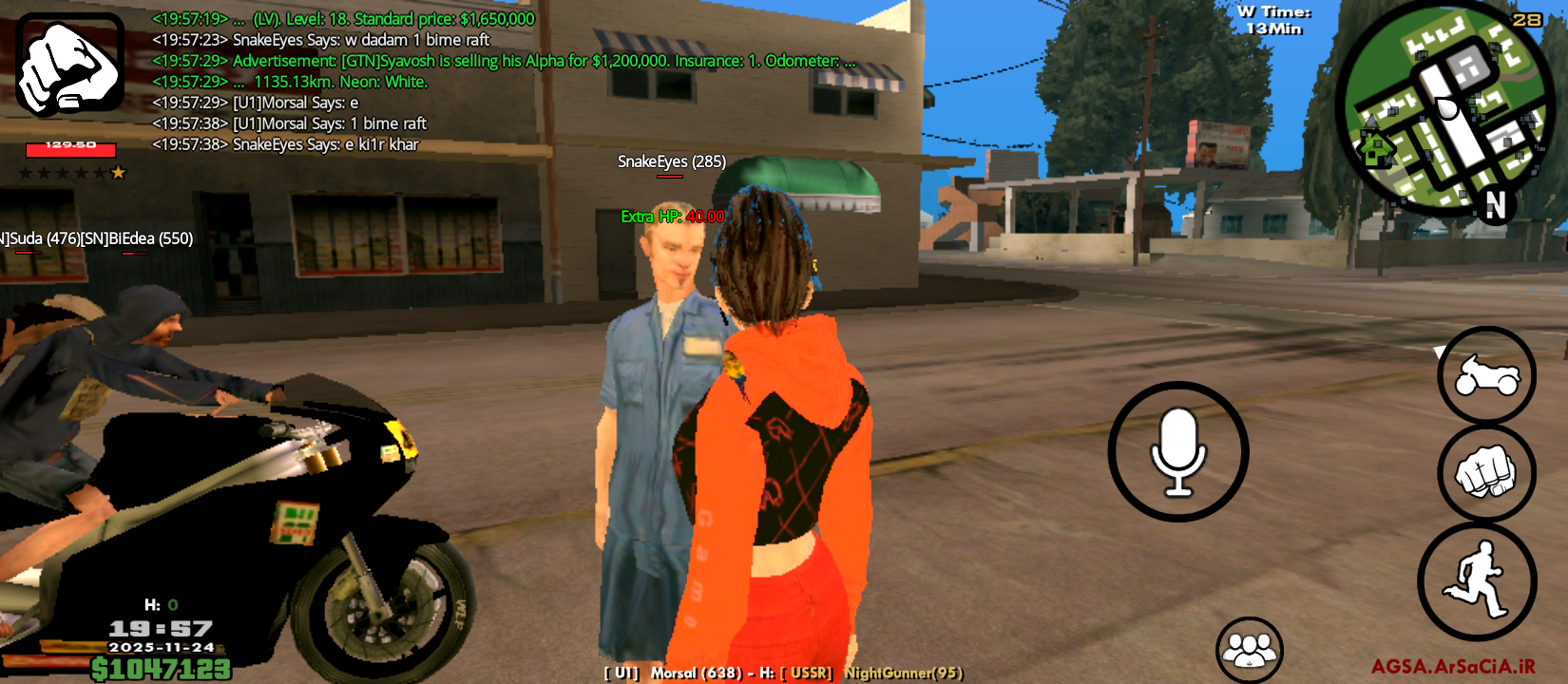Screen dimensions: 1568x684
Task: Tap the sprint running-man button
Action: [x=1477, y=580]
